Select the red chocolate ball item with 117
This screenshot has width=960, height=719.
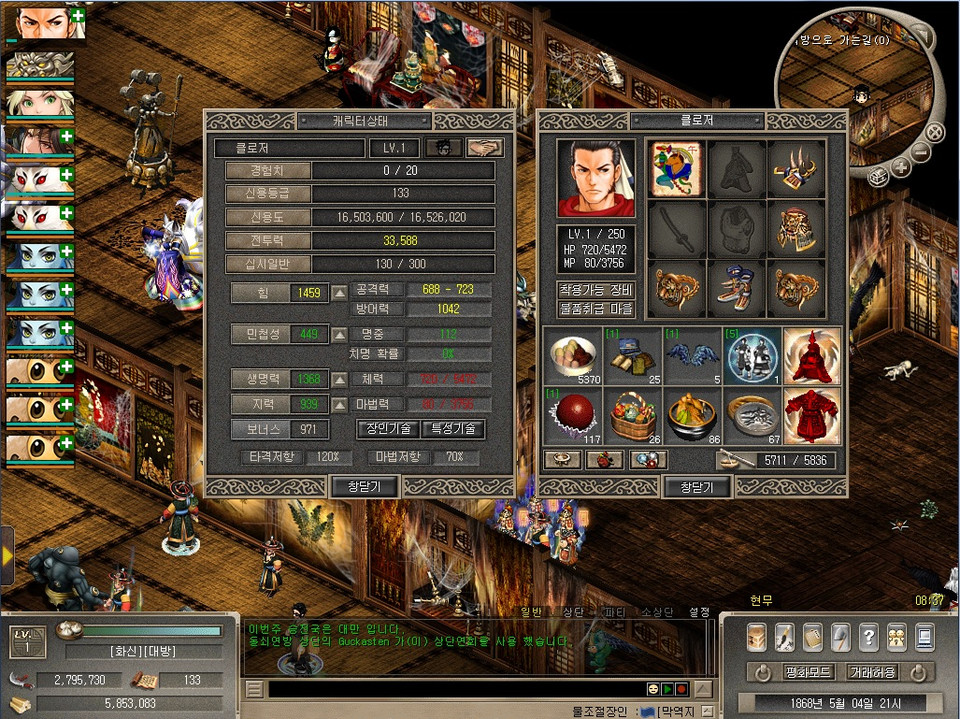tap(572, 414)
